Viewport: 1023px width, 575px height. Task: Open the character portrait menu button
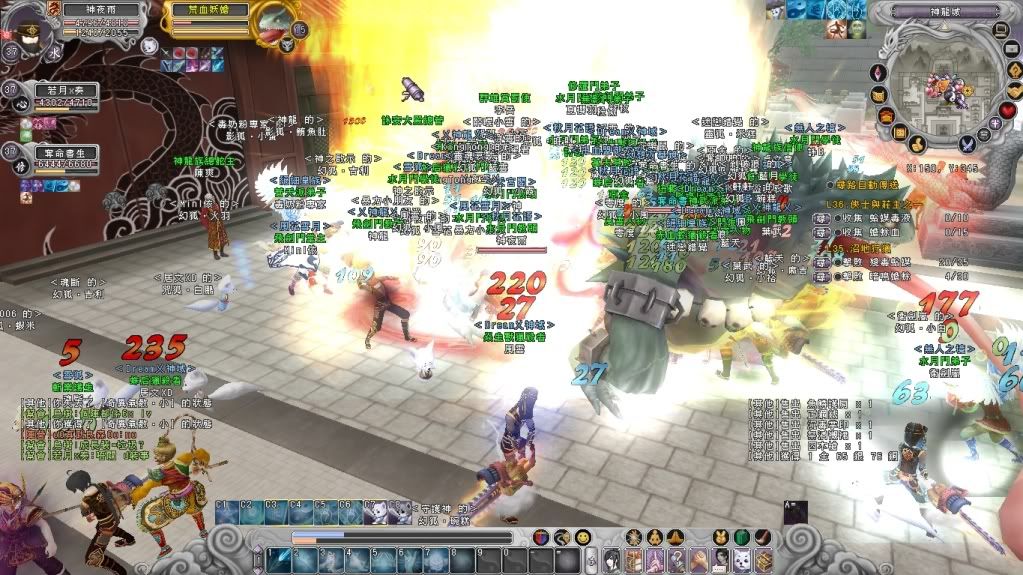tap(610, 559)
